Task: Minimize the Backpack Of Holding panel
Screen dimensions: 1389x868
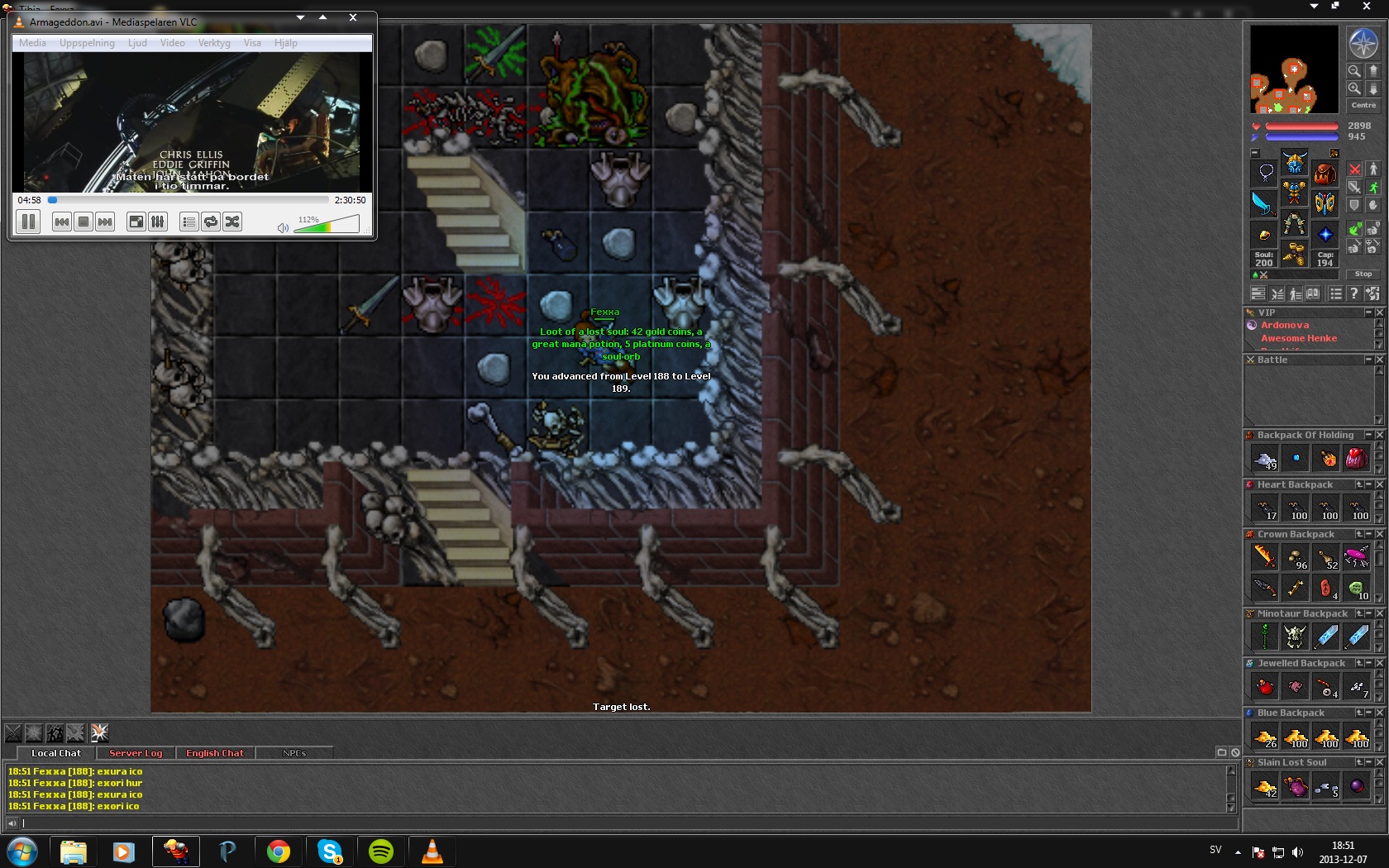Action: pyautogui.click(x=1368, y=435)
